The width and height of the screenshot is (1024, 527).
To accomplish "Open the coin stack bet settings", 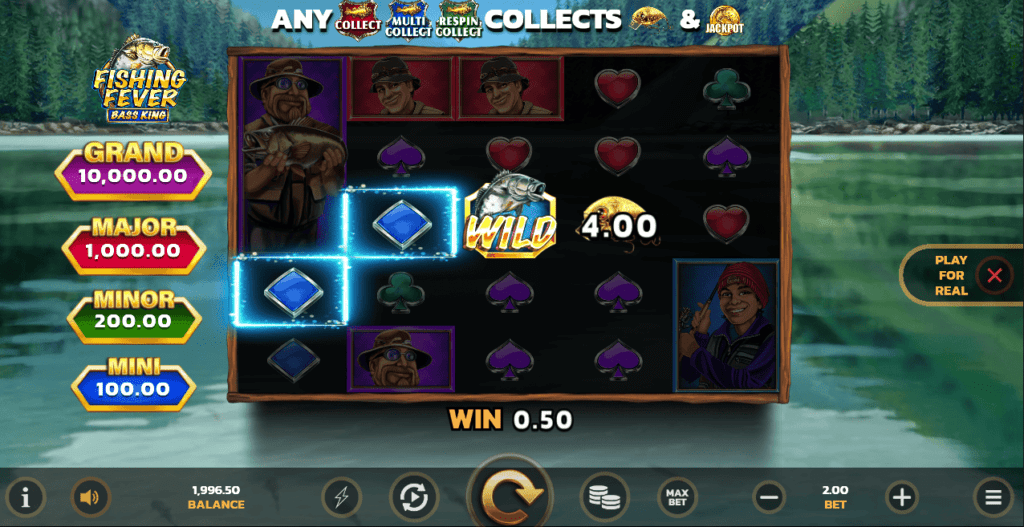I will (604, 497).
